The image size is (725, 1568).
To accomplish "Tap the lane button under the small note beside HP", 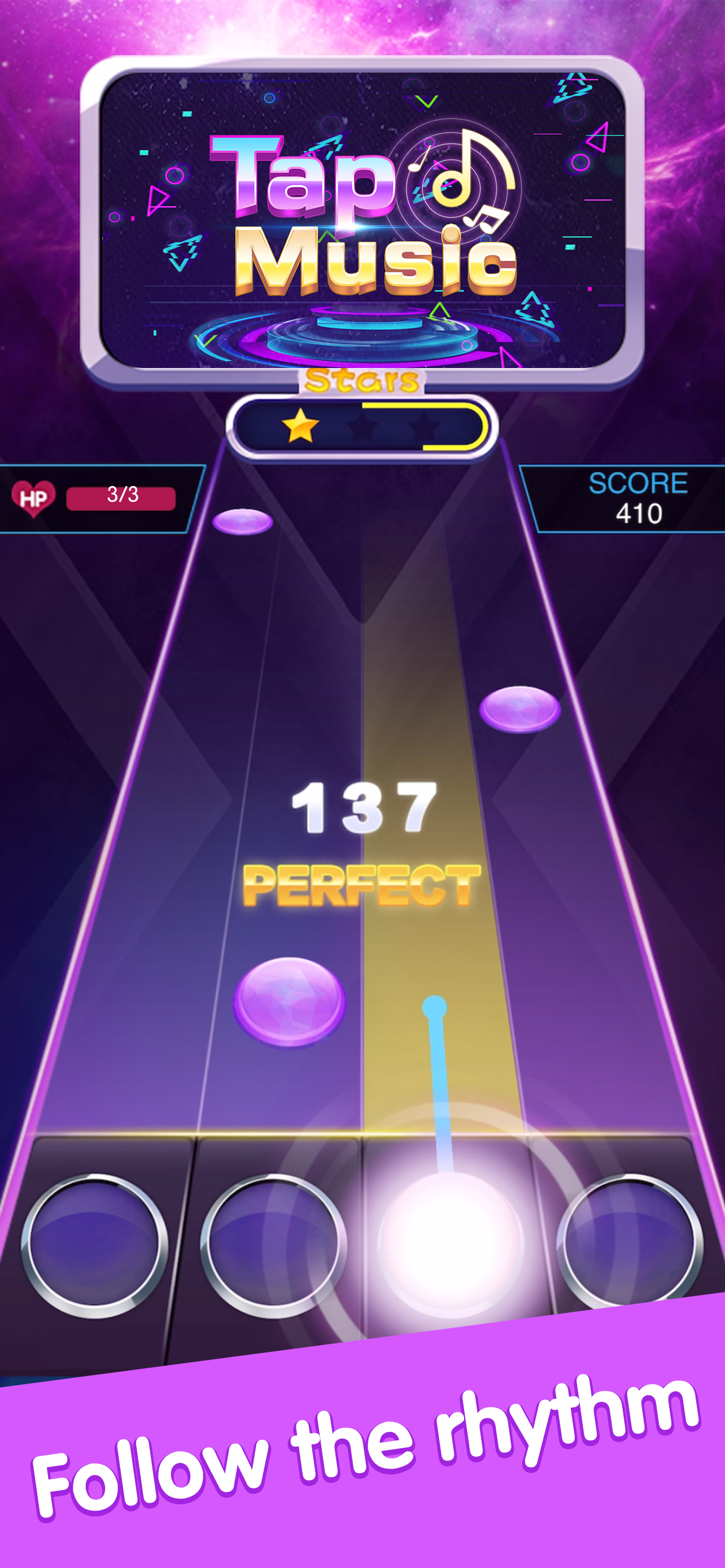I will (94, 1245).
